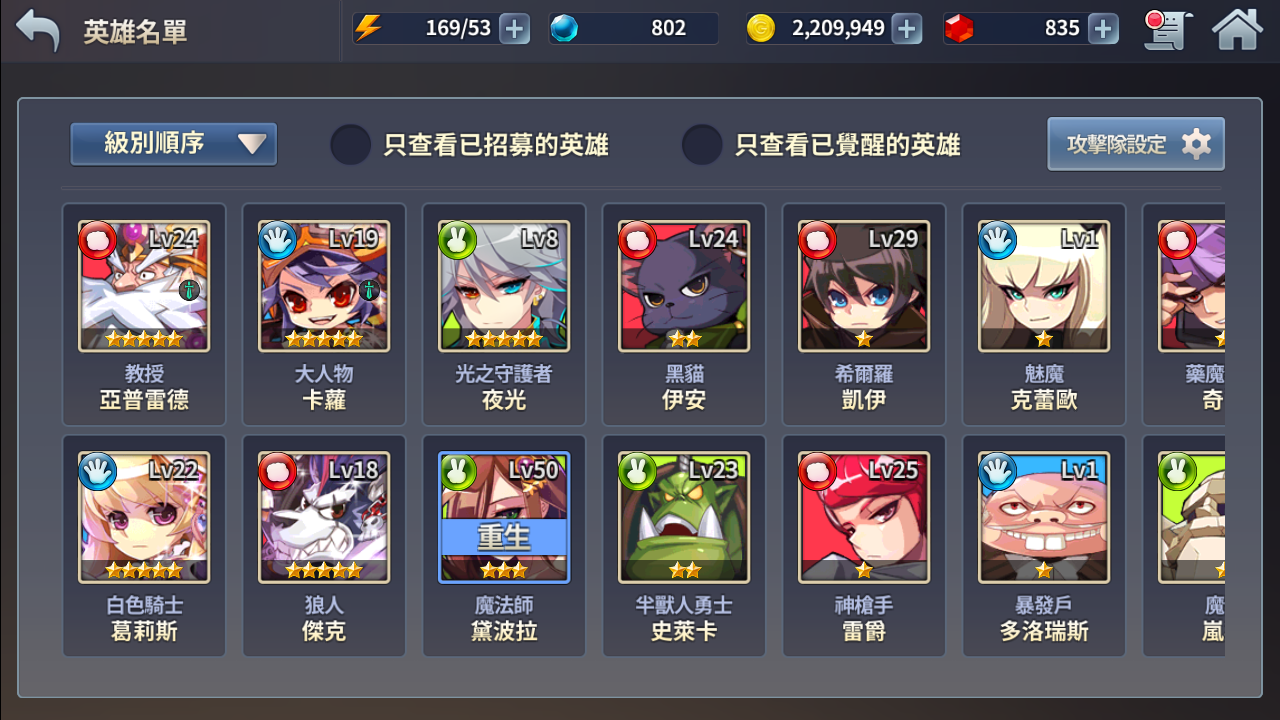Open the blacksmith icon in top right corner

pyautogui.click(x=1166, y=29)
